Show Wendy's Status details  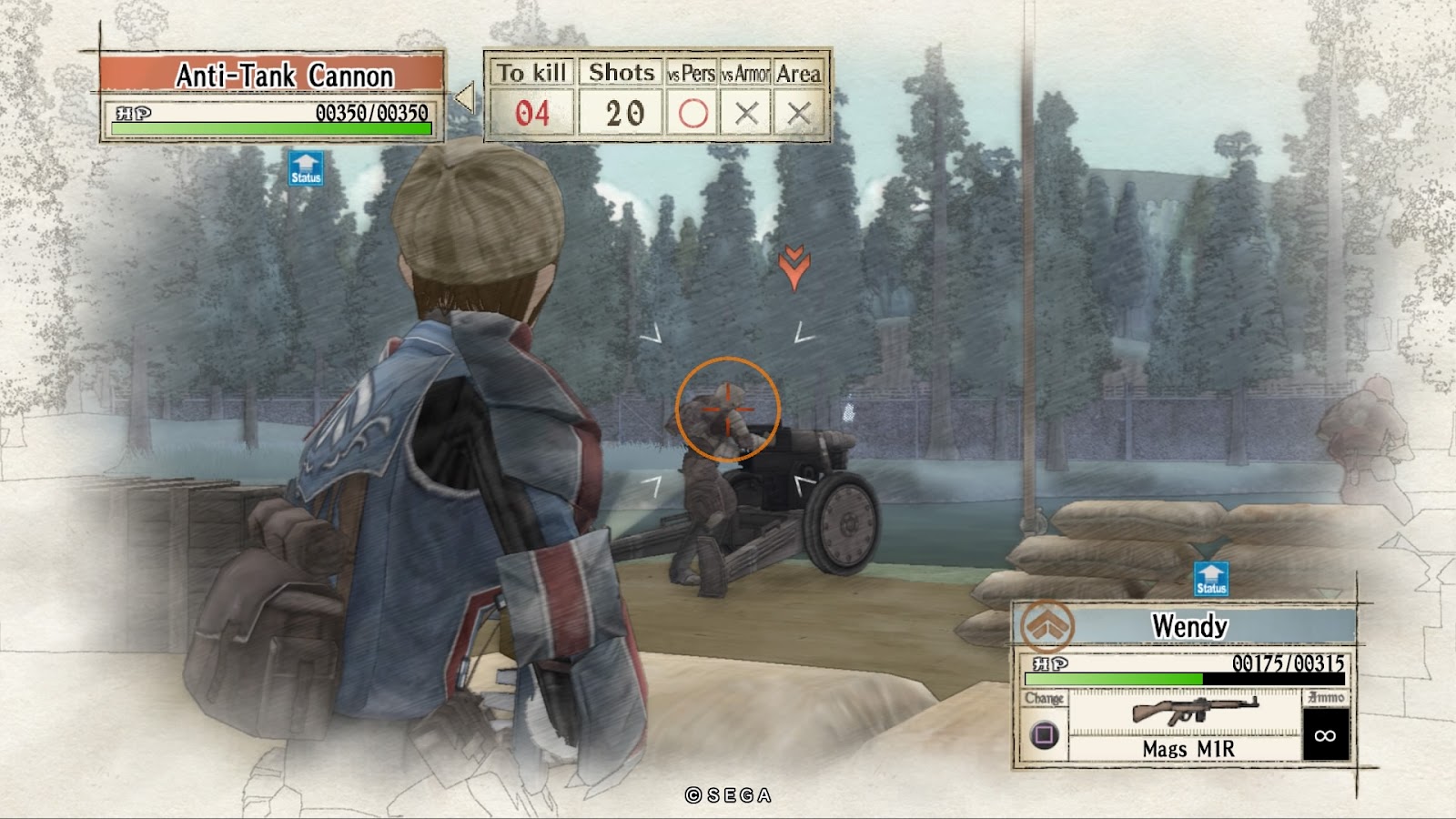click(1210, 580)
